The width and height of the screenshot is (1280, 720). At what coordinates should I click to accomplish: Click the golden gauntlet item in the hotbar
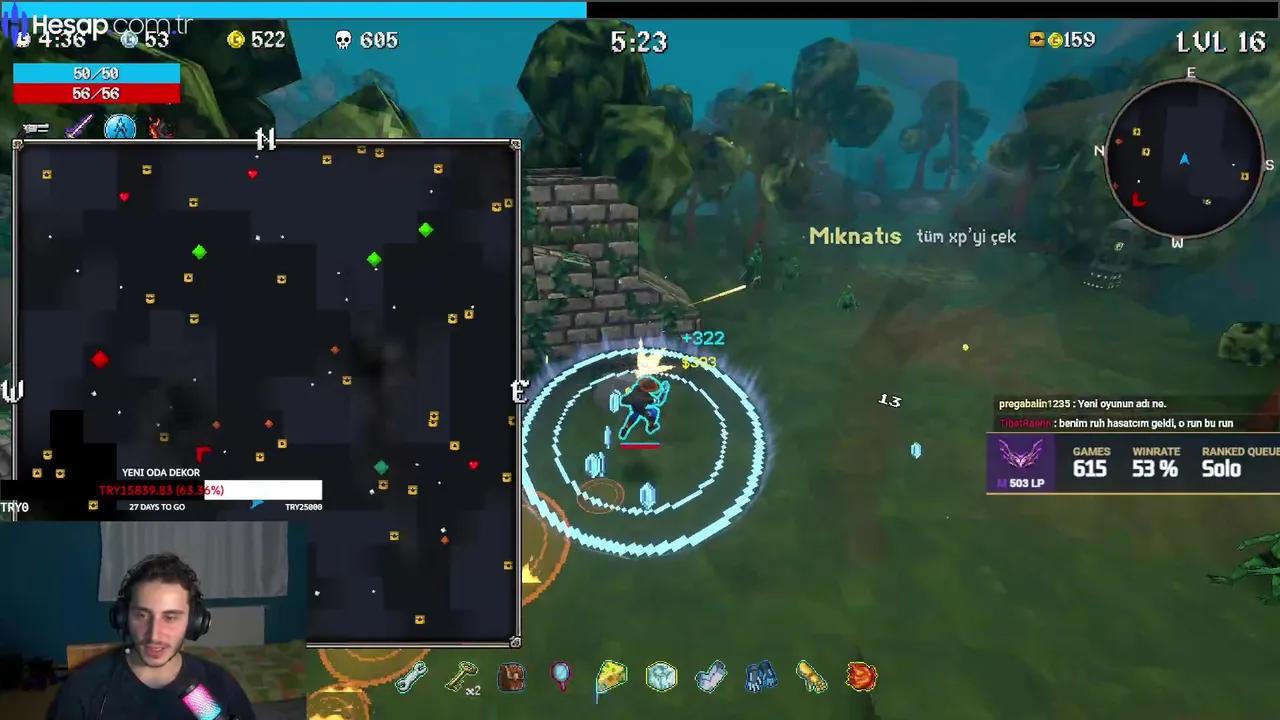[810, 678]
